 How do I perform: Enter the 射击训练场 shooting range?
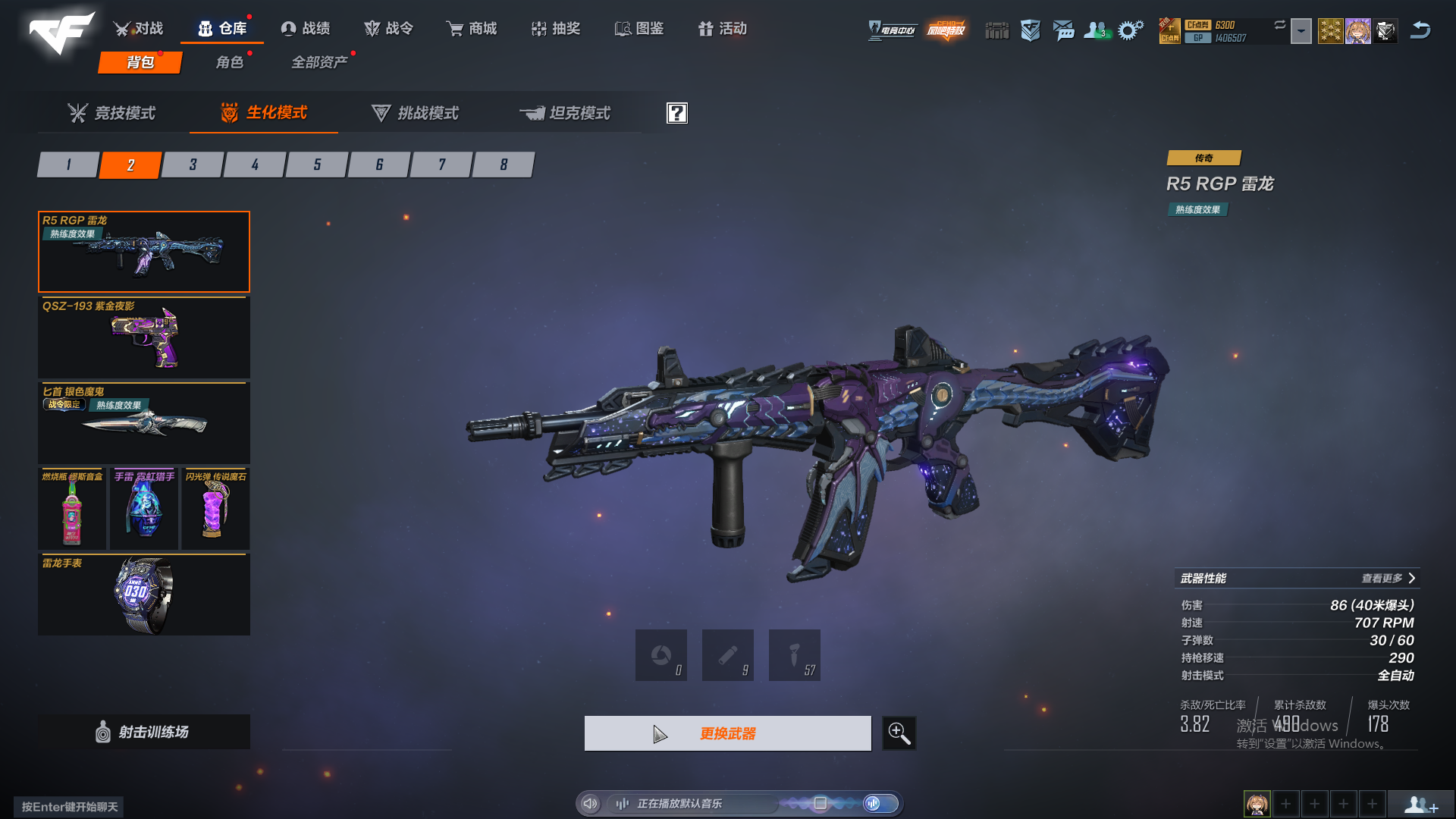pos(144,732)
